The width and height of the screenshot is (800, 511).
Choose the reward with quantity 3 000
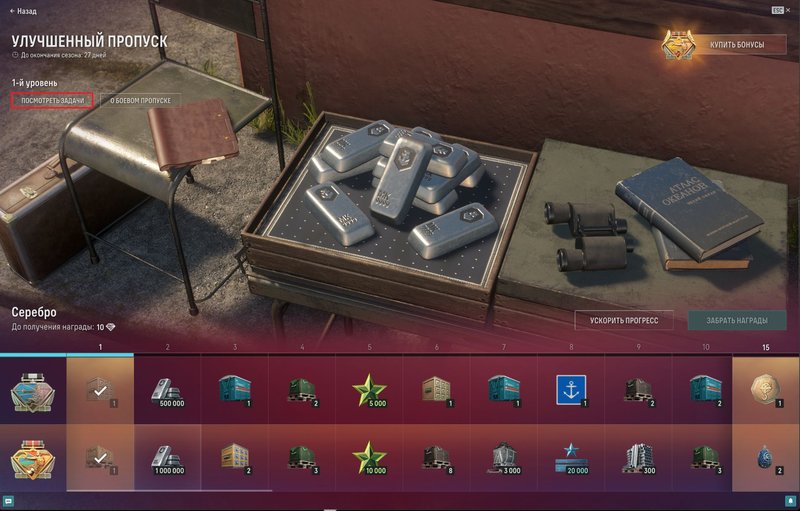click(504, 458)
